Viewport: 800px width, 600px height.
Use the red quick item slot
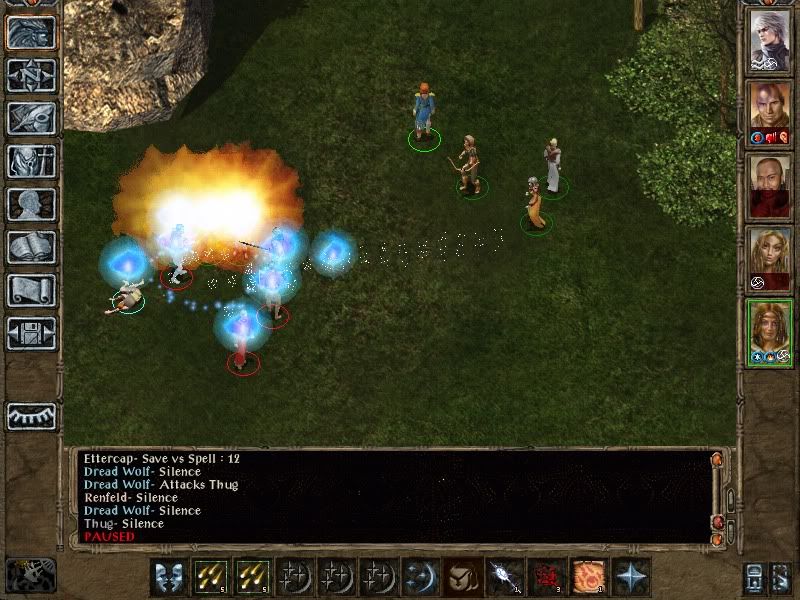[545, 577]
